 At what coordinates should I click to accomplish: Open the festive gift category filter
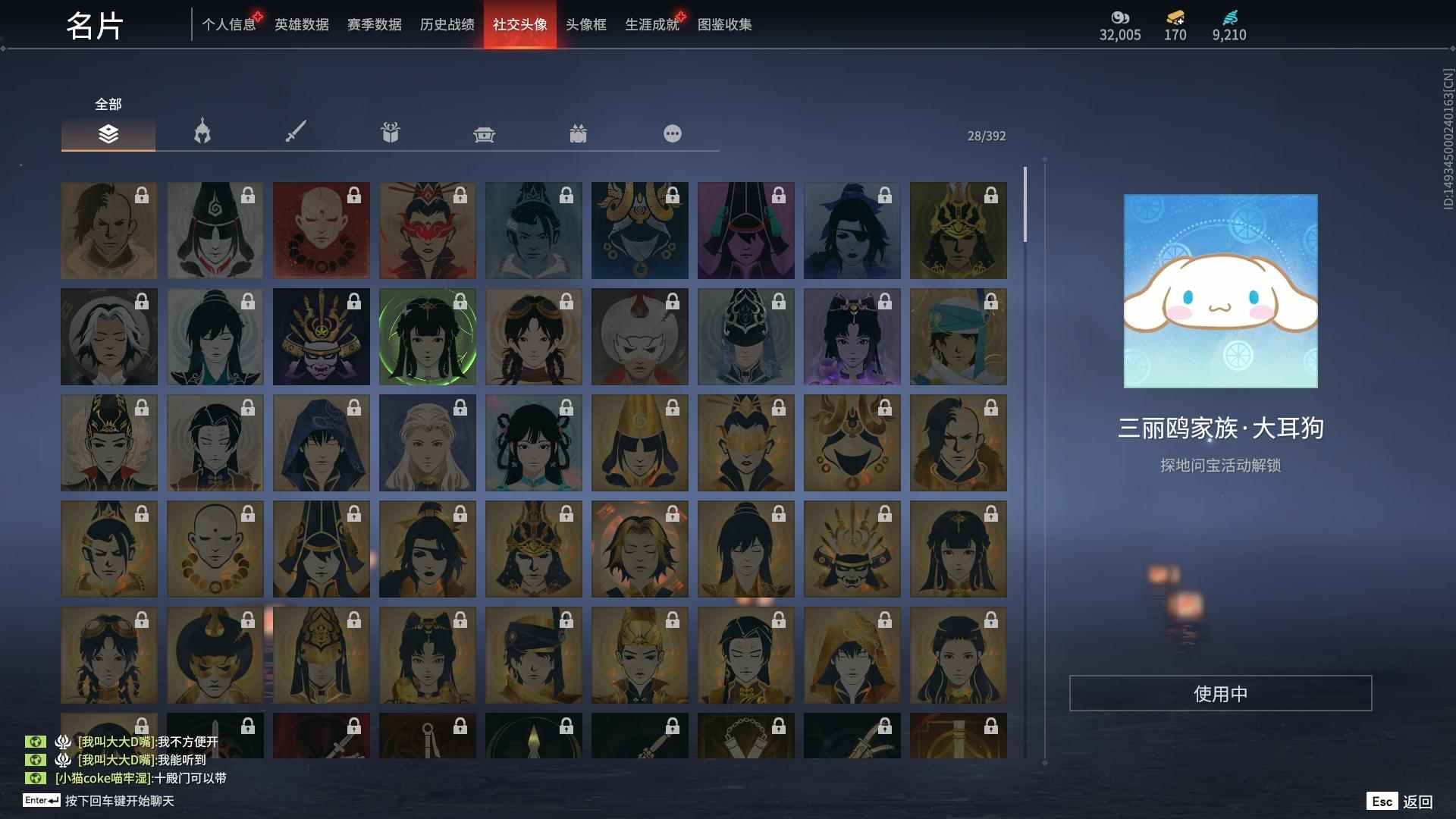[578, 133]
